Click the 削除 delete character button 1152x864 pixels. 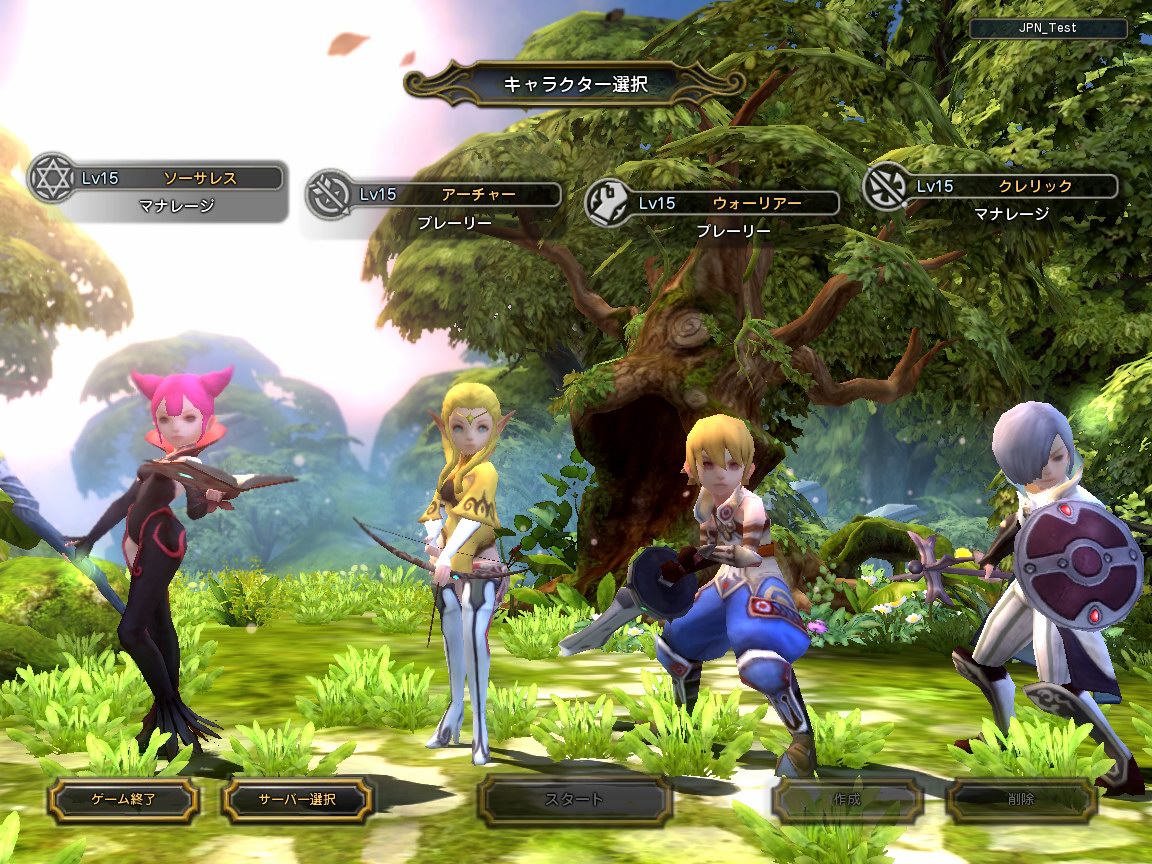tap(1021, 800)
